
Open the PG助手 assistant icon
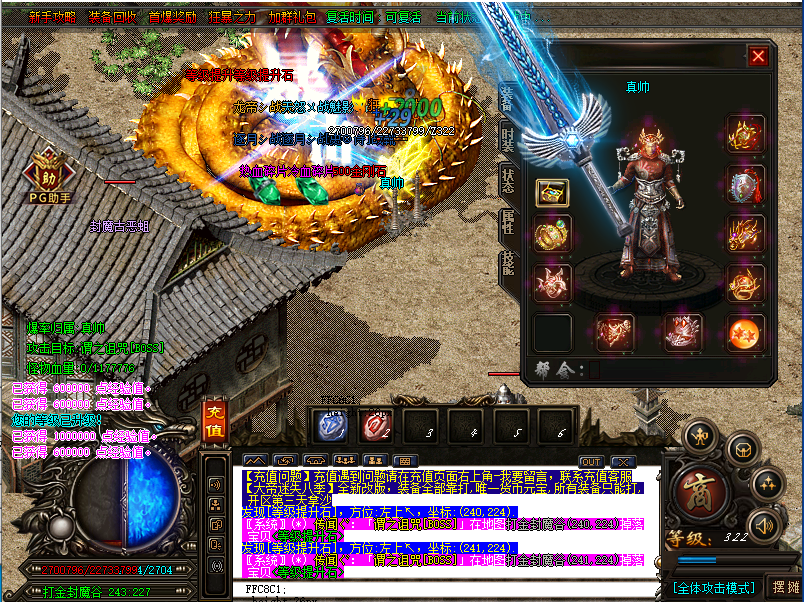pos(48,172)
